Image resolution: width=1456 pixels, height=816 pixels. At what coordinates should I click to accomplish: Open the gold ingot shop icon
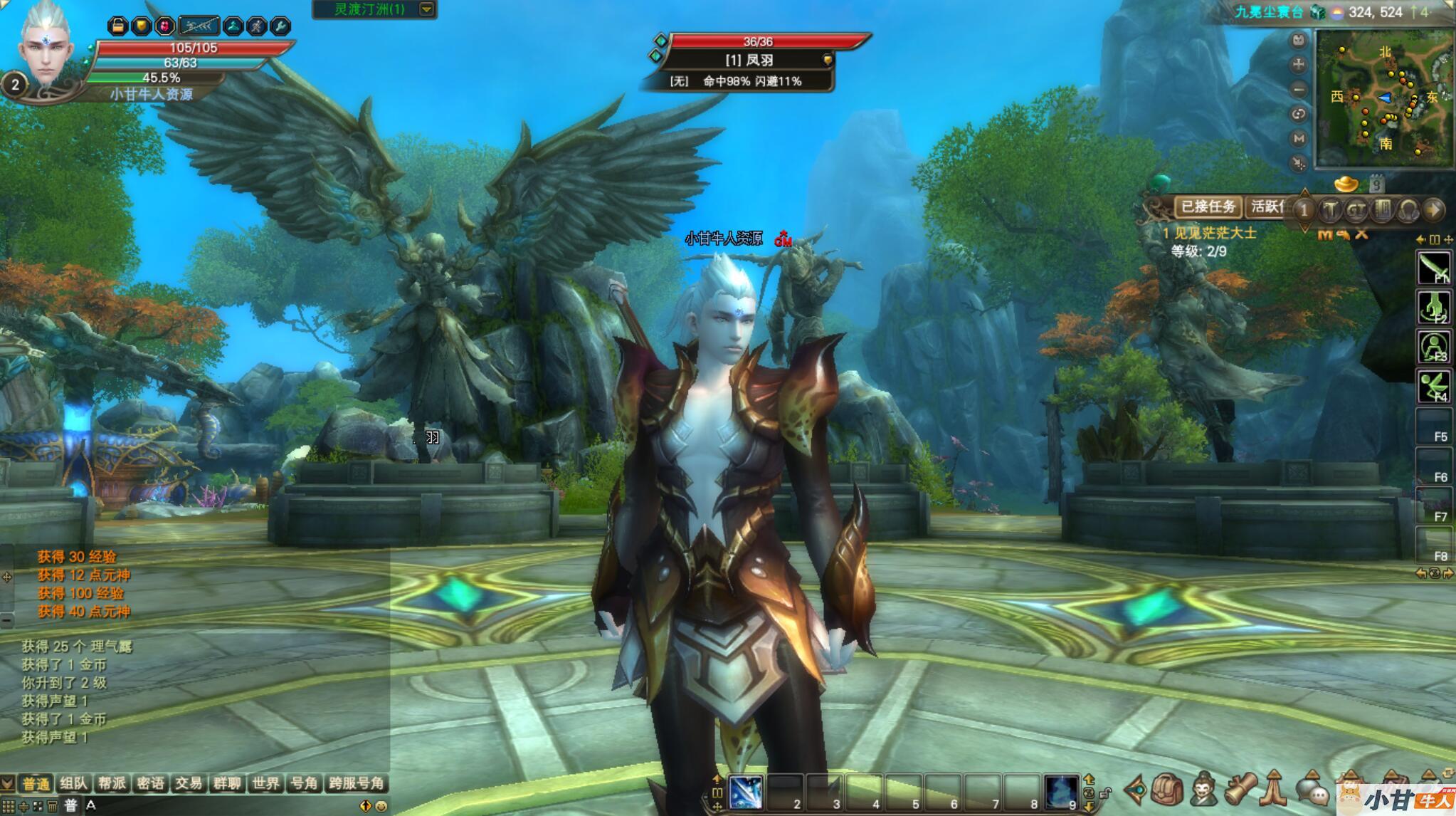[x=1346, y=184]
